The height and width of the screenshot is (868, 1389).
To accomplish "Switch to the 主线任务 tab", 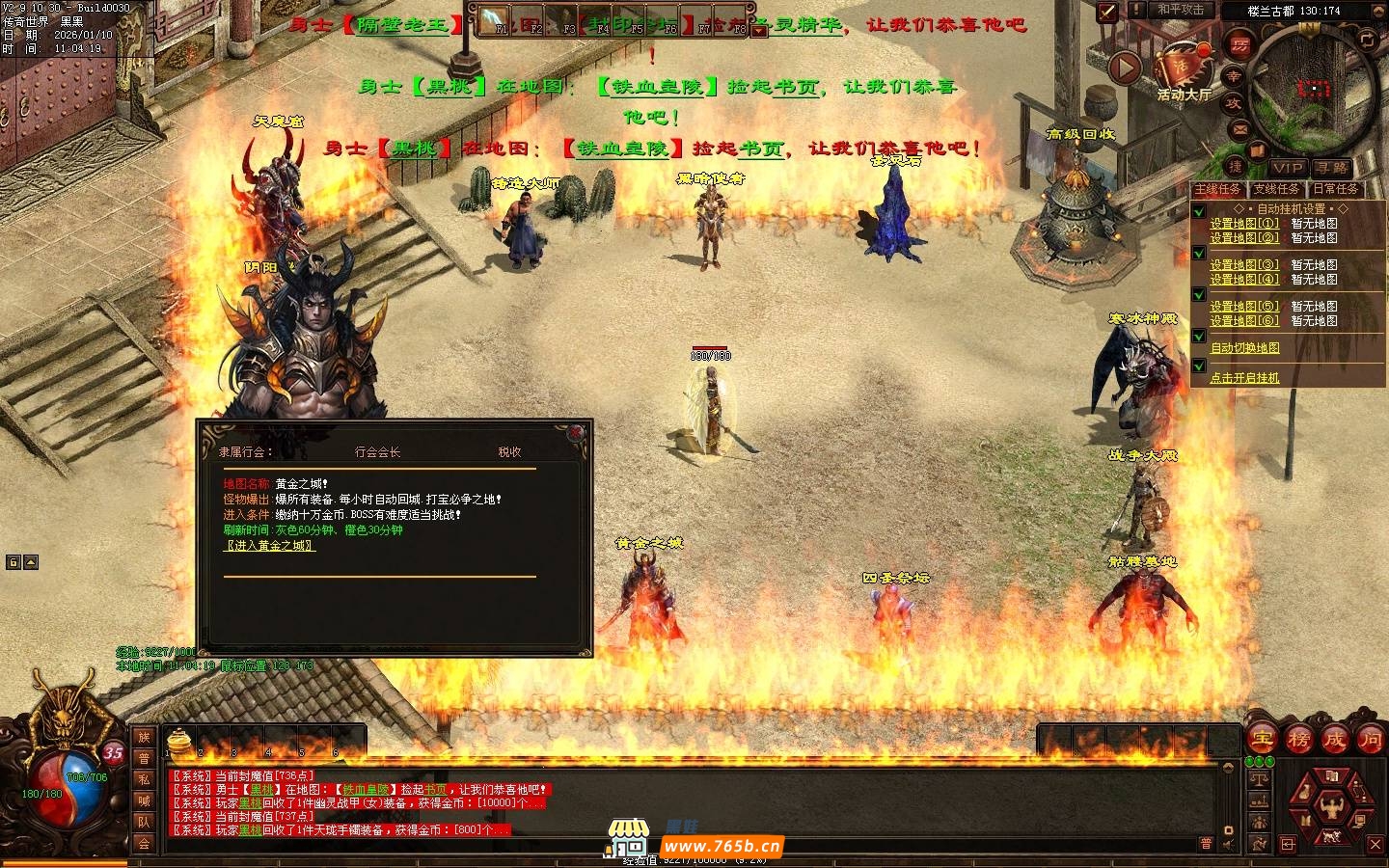I will (x=1218, y=189).
